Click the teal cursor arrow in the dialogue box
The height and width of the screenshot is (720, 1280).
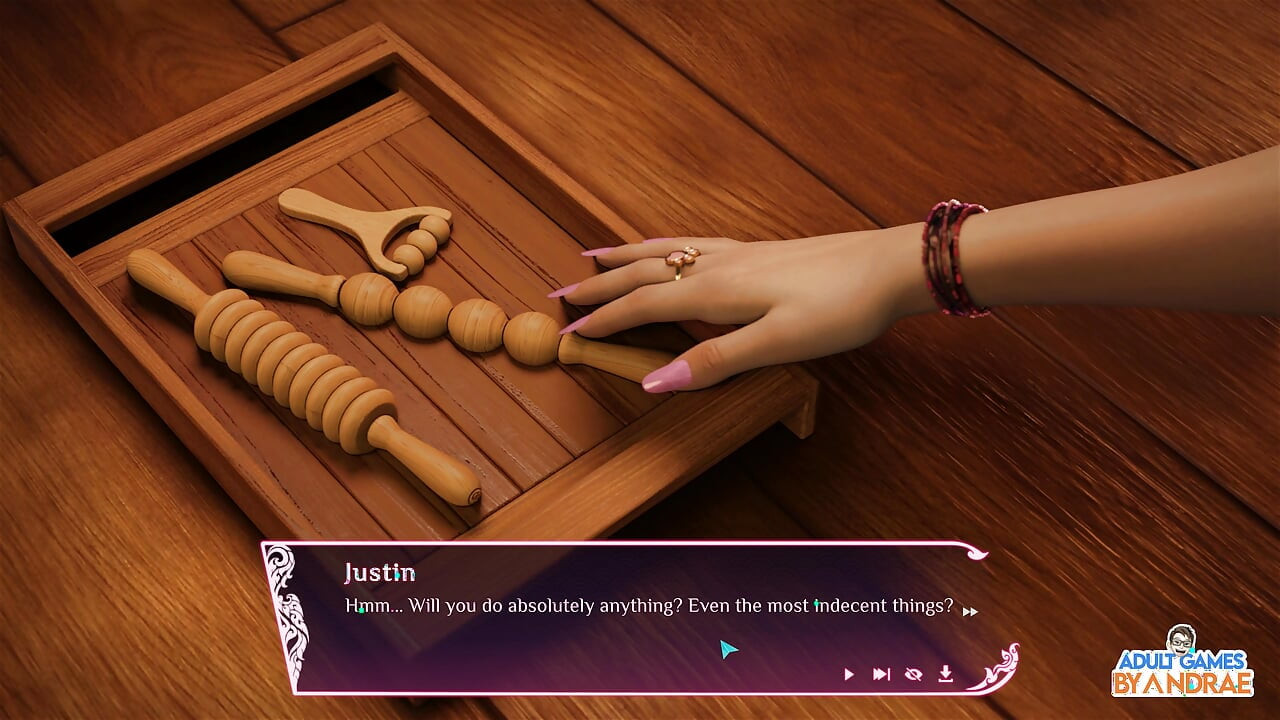728,649
